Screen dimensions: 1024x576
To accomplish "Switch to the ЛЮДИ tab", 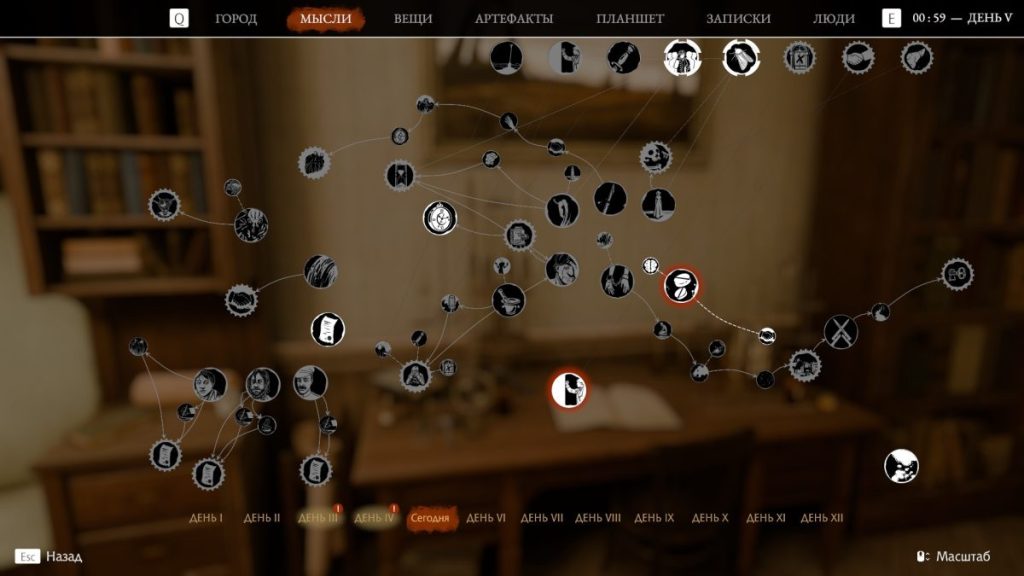I will [x=834, y=18].
